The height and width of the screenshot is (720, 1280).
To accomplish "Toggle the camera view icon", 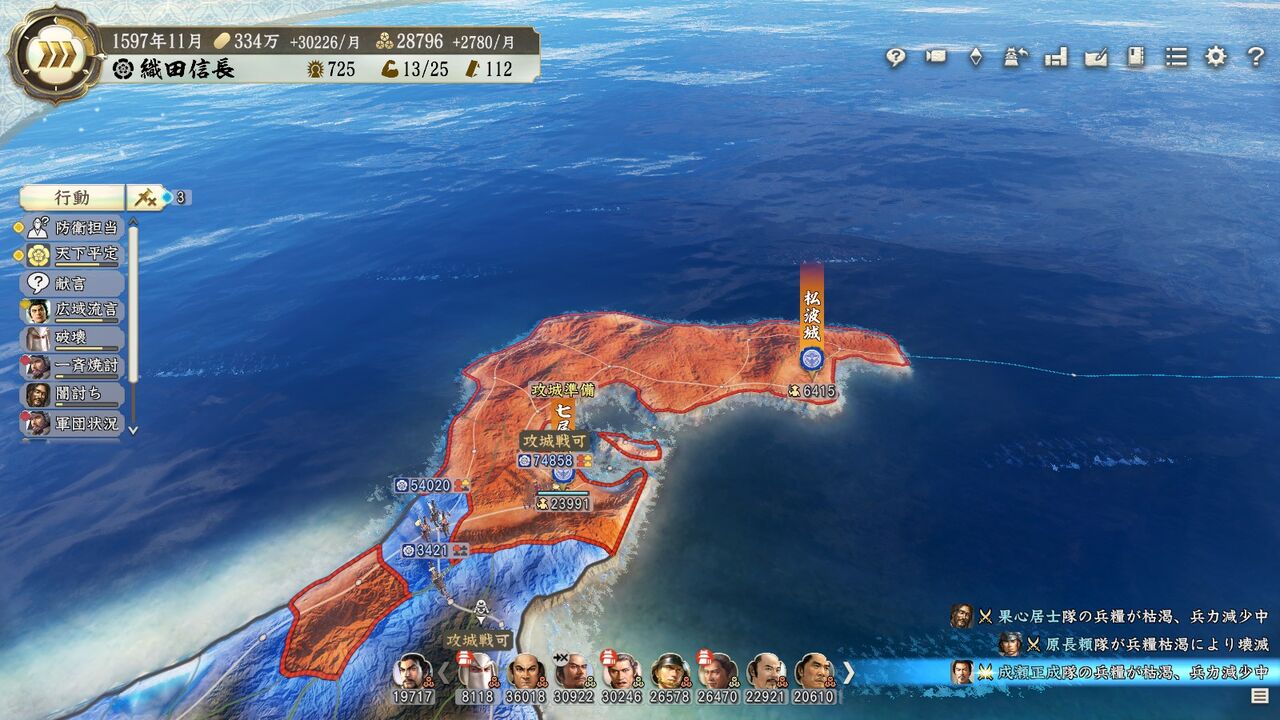I will tap(936, 57).
